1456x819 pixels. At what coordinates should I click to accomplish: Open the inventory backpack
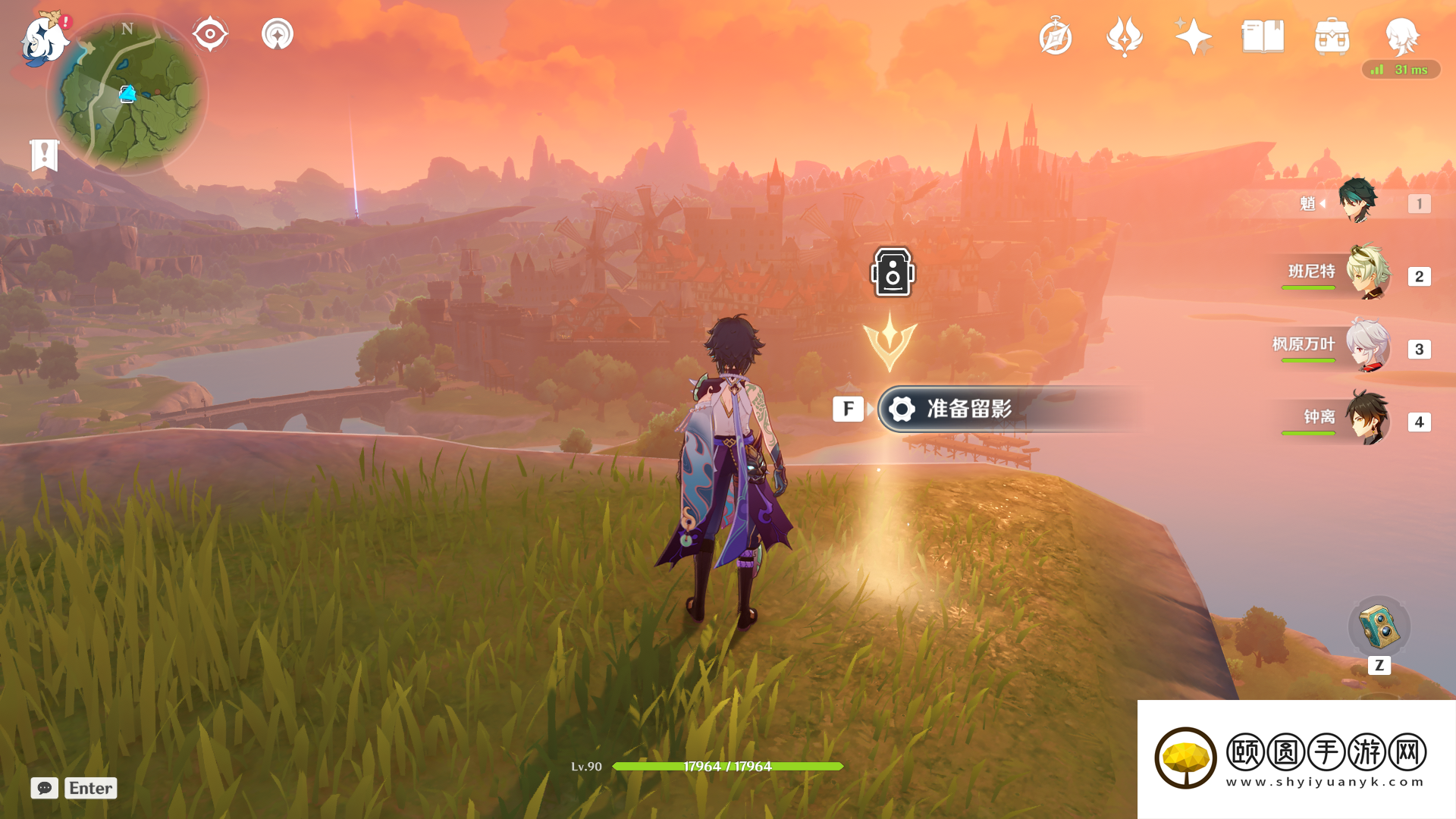pos(1332,36)
